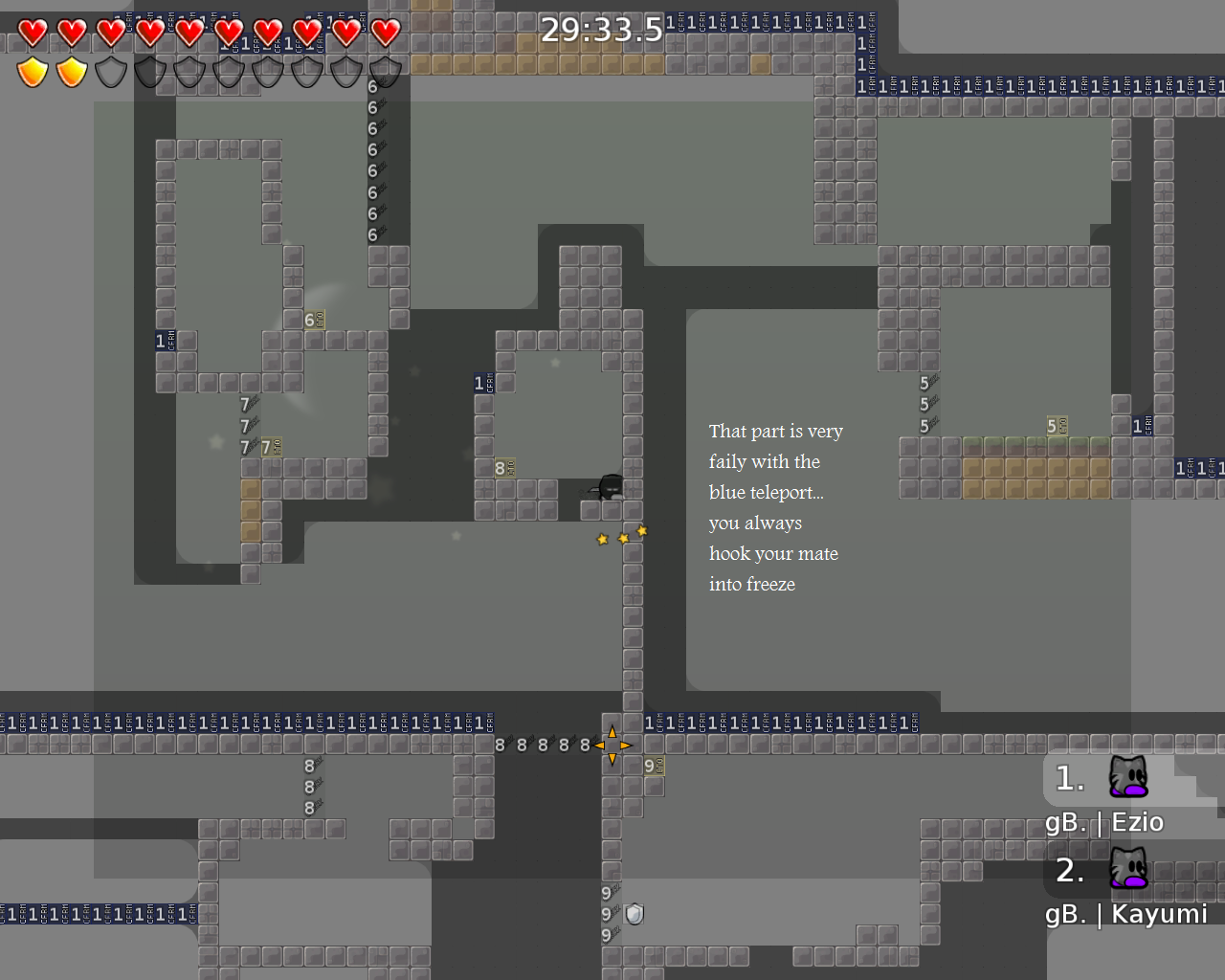Image resolution: width=1225 pixels, height=980 pixels.
Task: Toggle the fifth armor shield outline
Action: (x=189, y=71)
